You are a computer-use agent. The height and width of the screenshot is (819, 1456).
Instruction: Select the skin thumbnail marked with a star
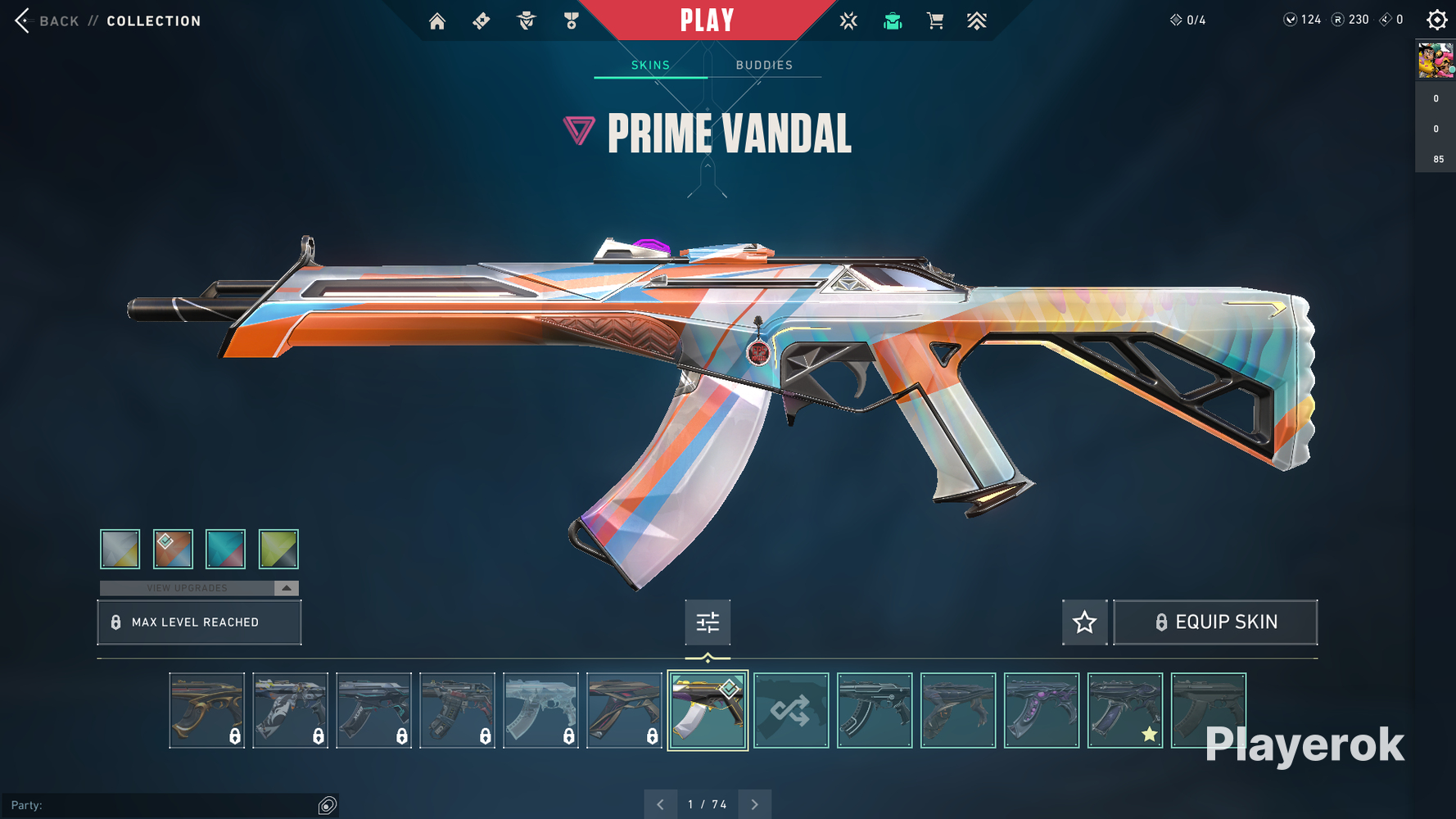1125,710
